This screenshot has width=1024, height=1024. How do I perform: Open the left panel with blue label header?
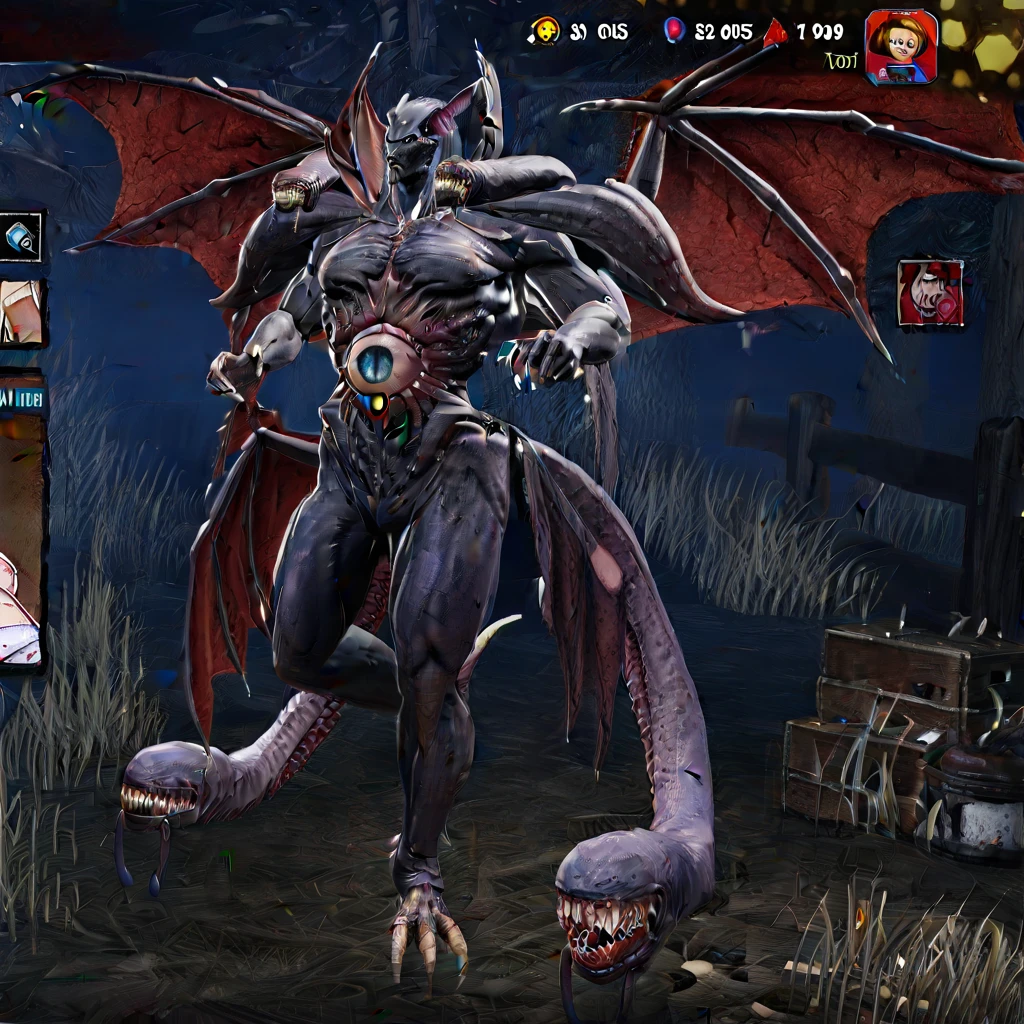pyautogui.click(x=21, y=520)
